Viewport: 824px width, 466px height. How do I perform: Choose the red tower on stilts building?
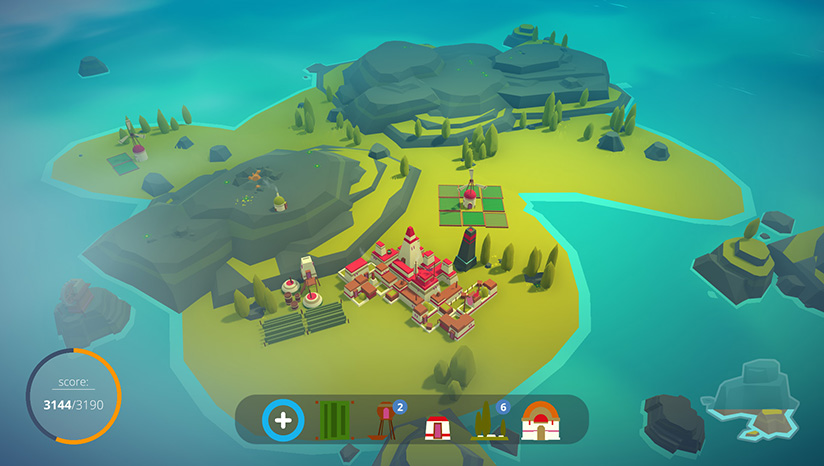(x=386, y=422)
